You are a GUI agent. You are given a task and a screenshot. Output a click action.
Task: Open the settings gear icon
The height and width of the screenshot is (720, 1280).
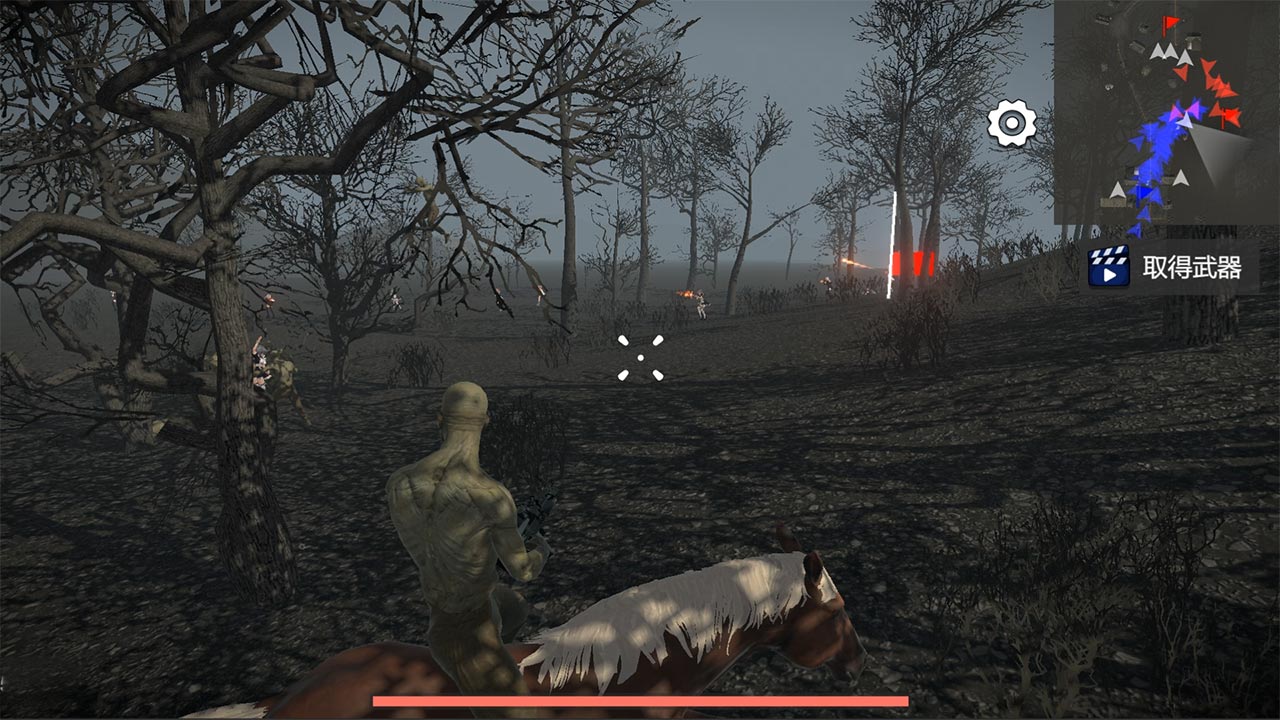1012,124
